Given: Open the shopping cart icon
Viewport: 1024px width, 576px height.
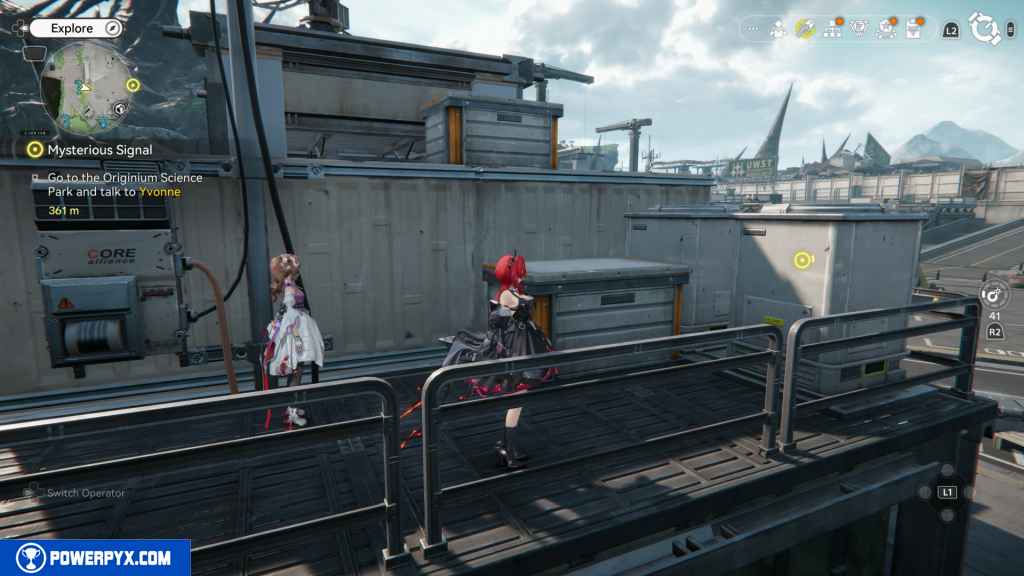Looking at the screenshot, I should [886, 30].
